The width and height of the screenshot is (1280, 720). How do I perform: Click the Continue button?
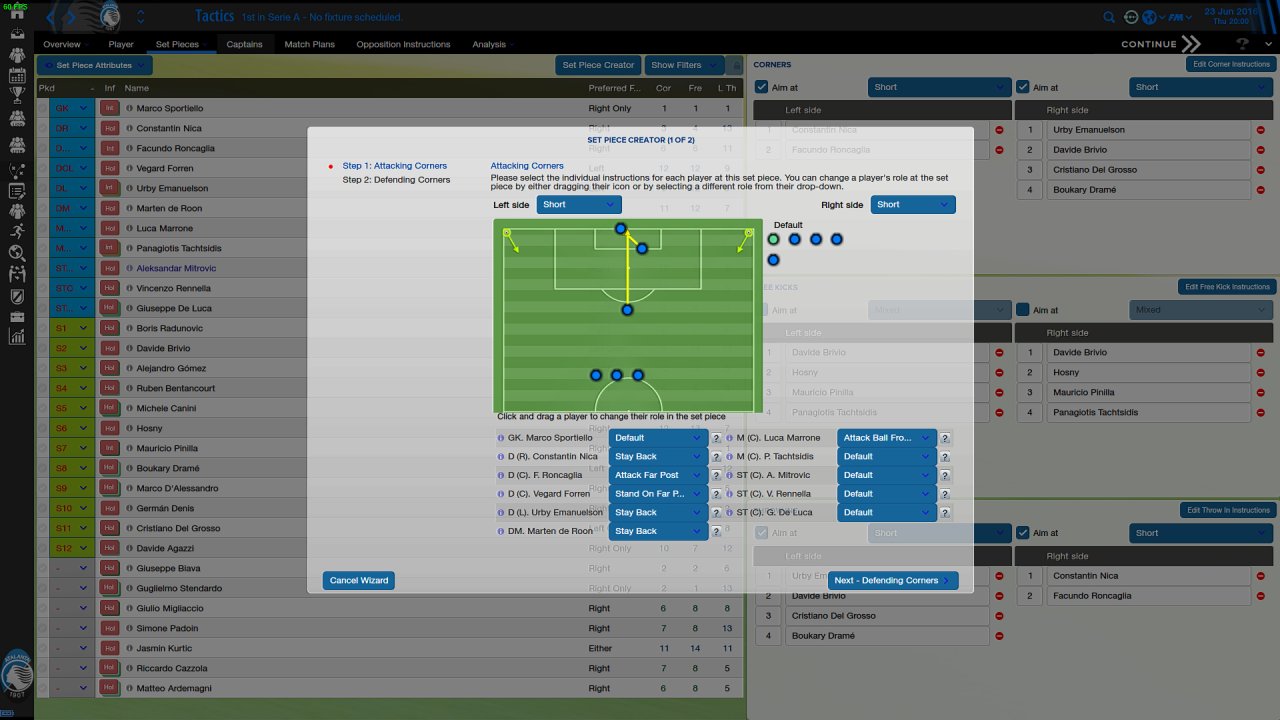[1160, 44]
